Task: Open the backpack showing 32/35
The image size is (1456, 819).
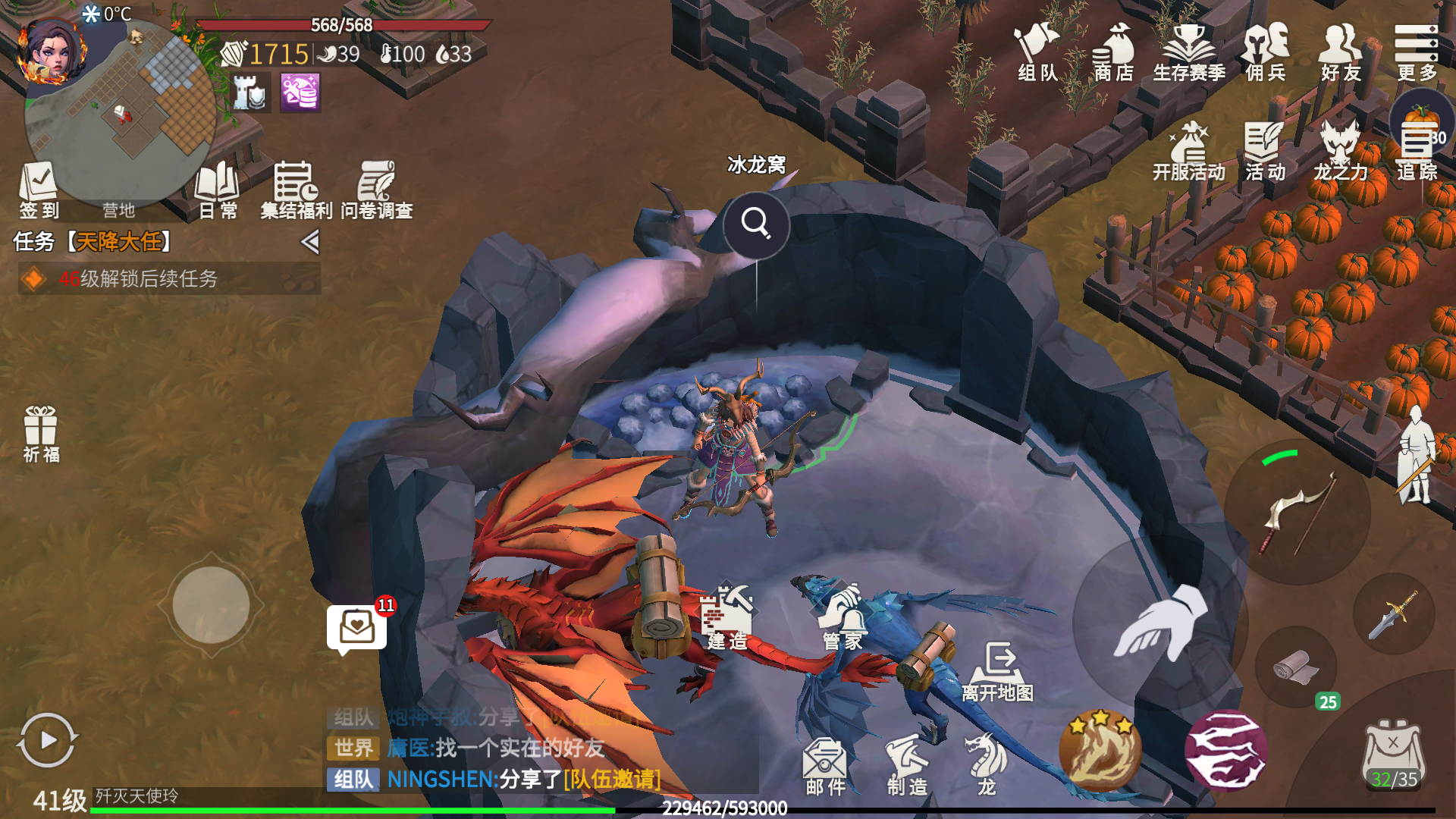Action: click(x=1394, y=755)
